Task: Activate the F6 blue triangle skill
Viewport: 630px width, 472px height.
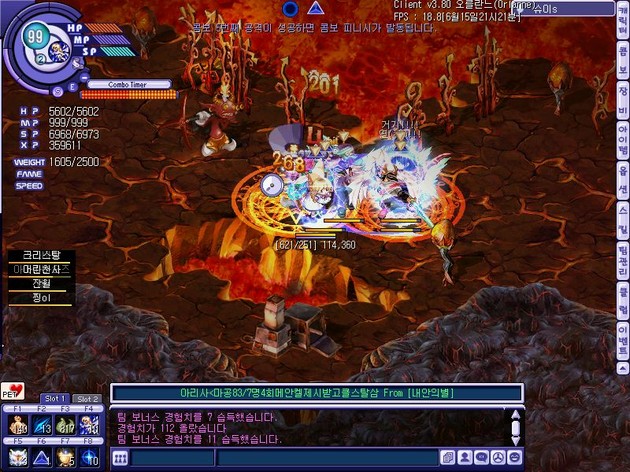Action: (x=42, y=458)
